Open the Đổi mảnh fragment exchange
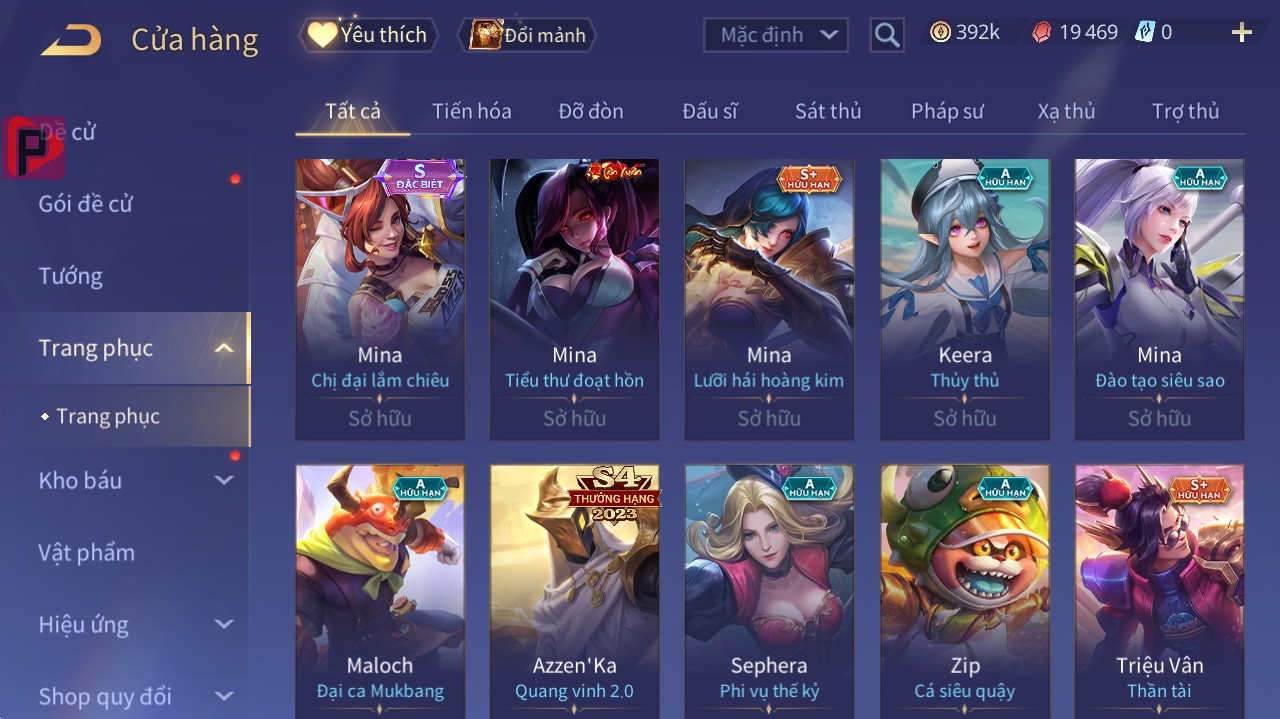 point(527,36)
